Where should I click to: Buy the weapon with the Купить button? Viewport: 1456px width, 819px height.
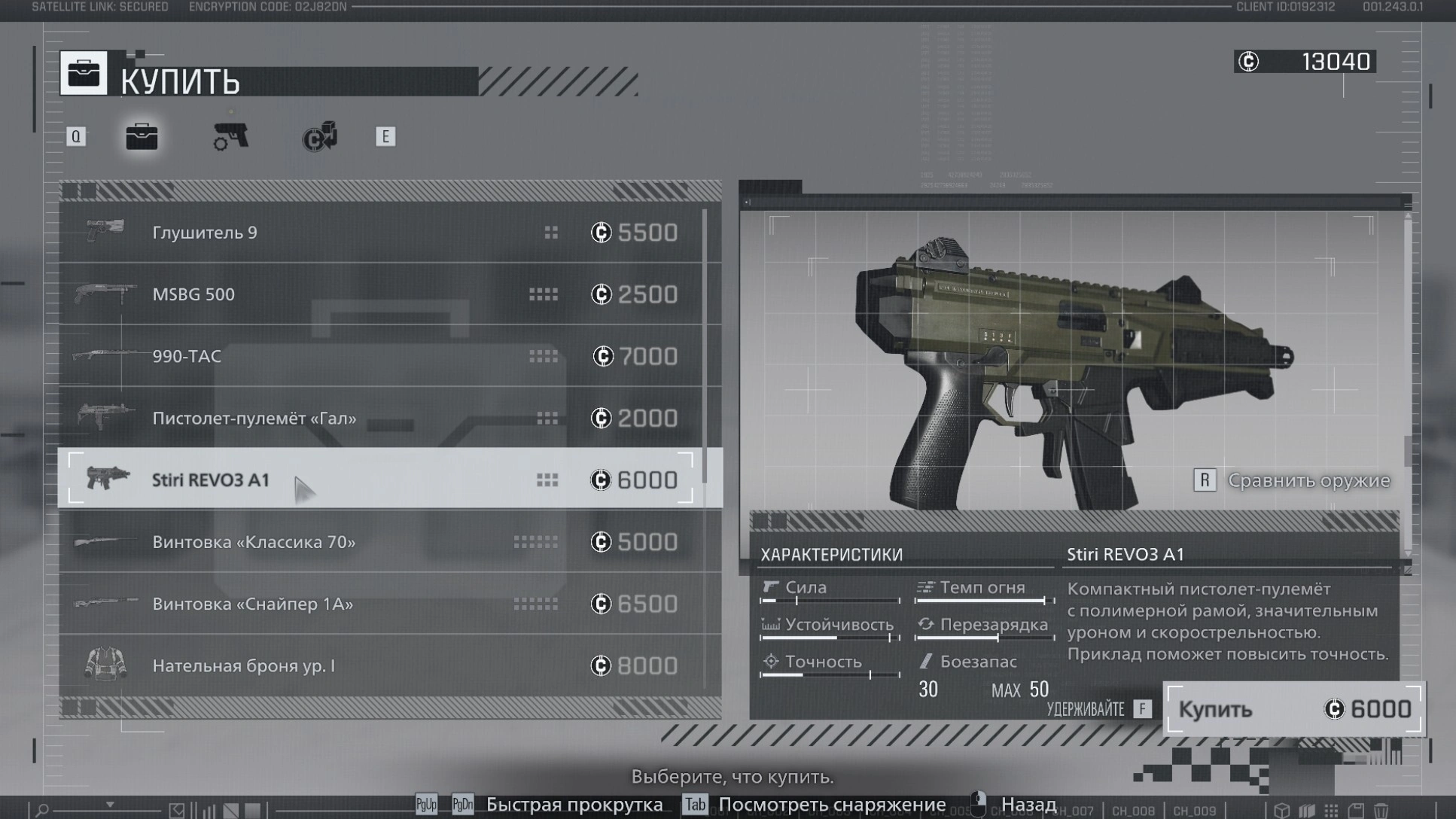pyautogui.click(x=1293, y=709)
